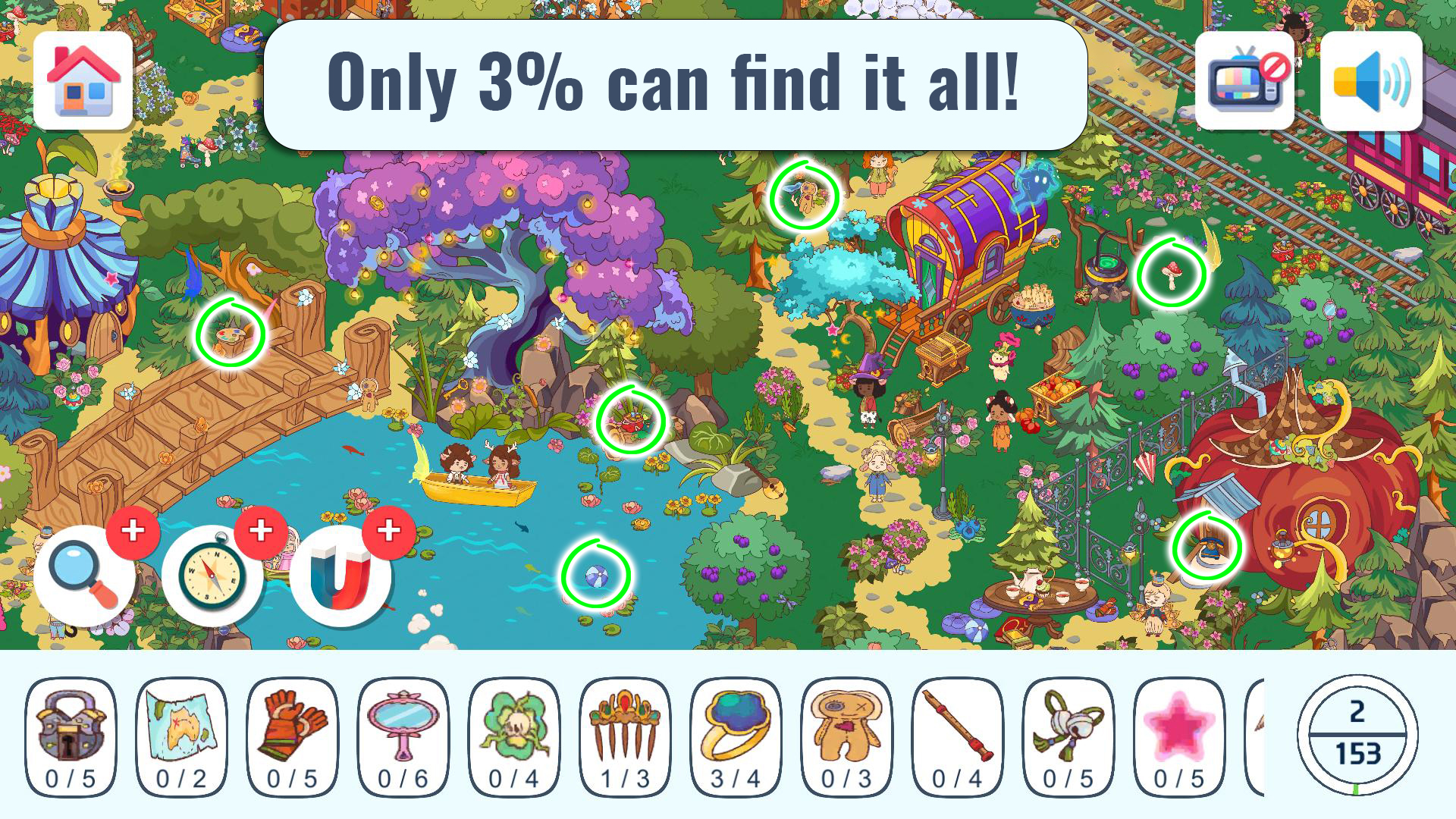Select the padlock item in the tray
This screenshot has height=819, width=1456.
70,732
